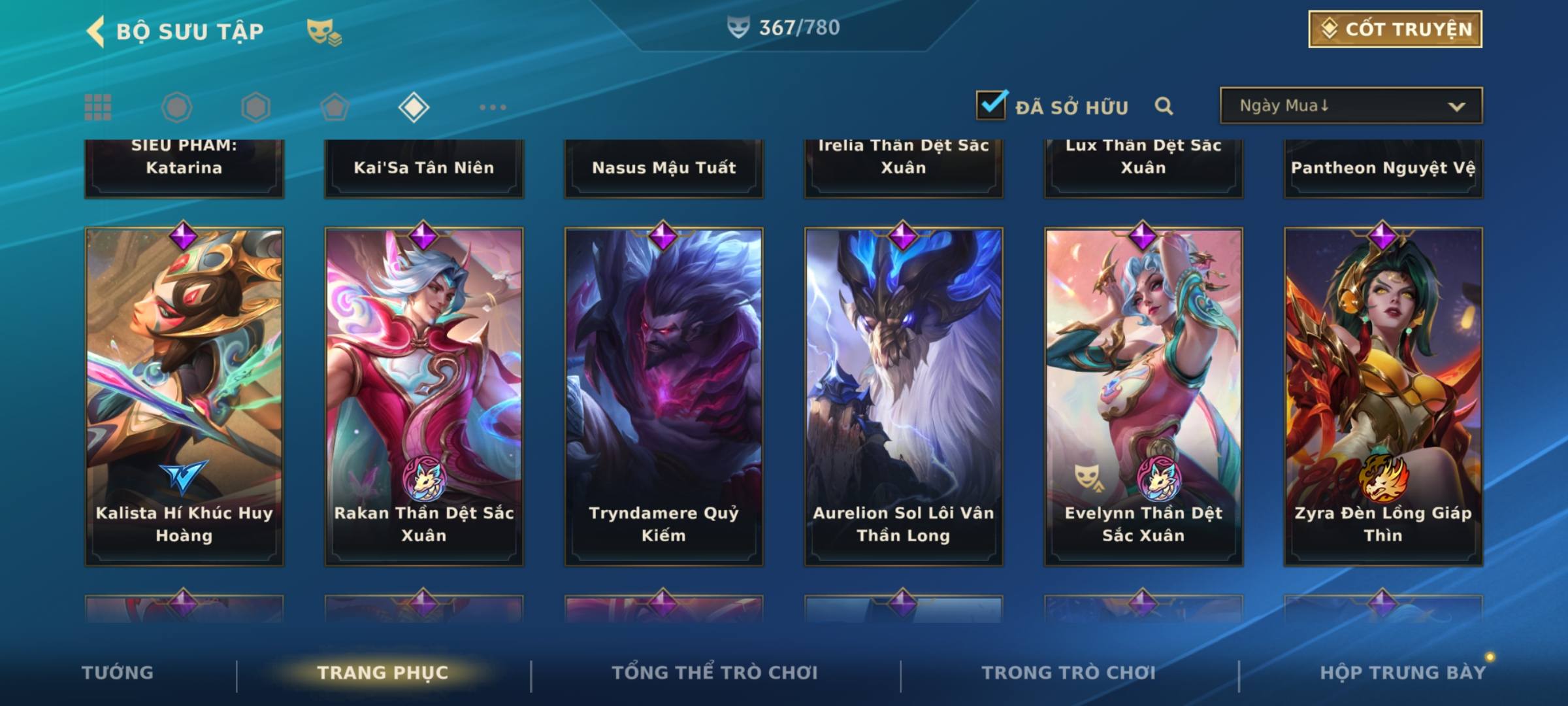The height and width of the screenshot is (706, 1568).
Task: Open the Cốt Truyện button
Action: [x=1395, y=29]
